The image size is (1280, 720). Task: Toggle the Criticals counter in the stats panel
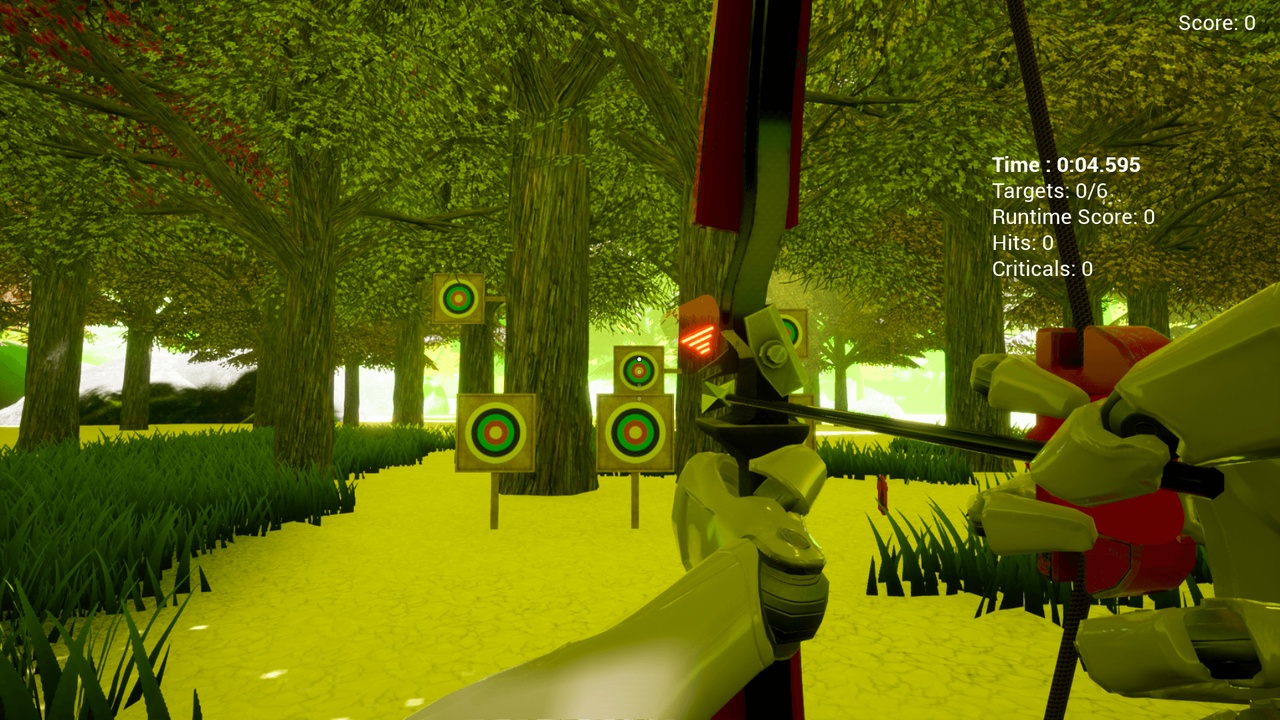1040,268
